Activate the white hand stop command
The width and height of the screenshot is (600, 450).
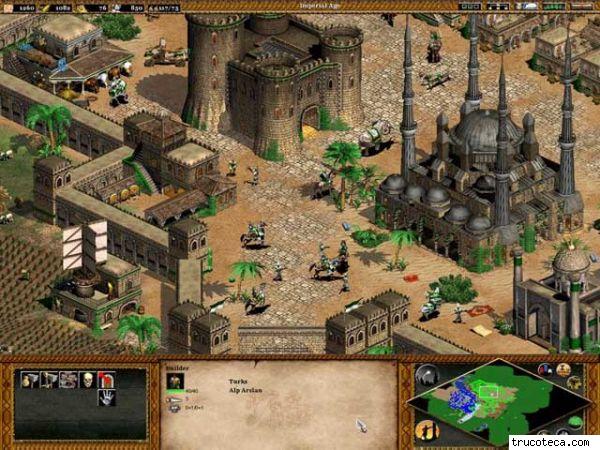(106, 397)
